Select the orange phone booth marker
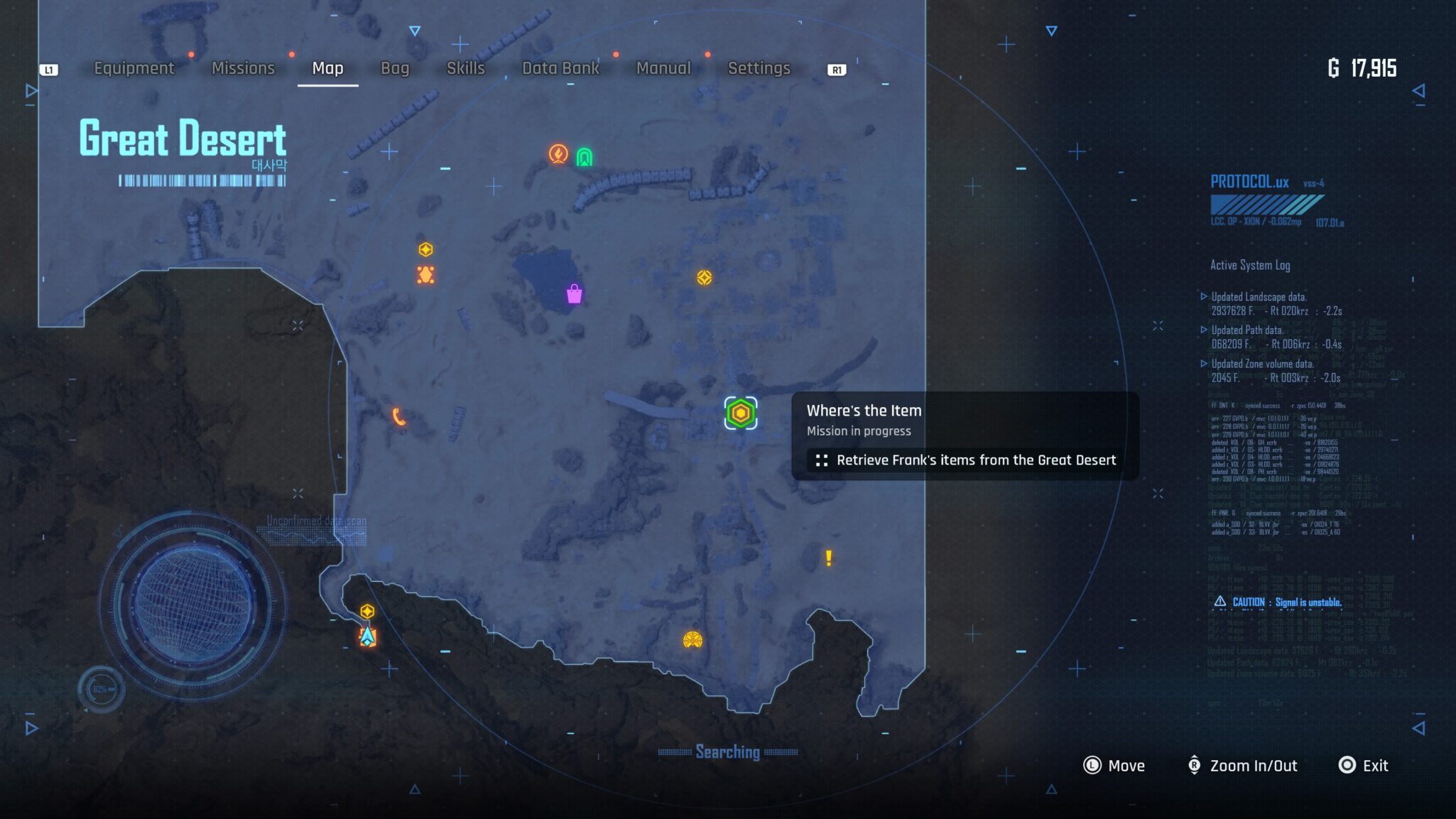The height and width of the screenshot is (819, 1456). (399, 417)
